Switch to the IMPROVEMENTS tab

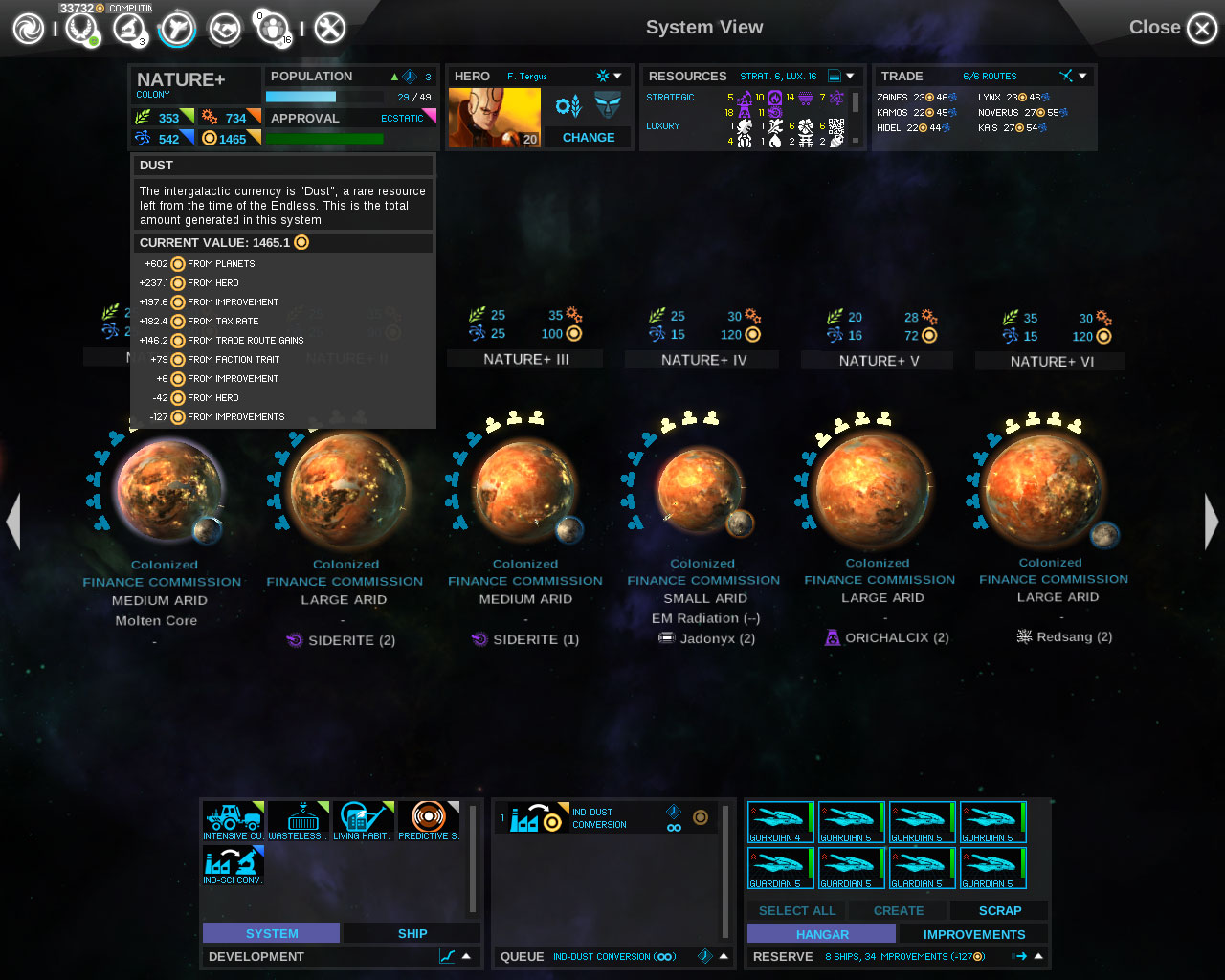[973, 933]
